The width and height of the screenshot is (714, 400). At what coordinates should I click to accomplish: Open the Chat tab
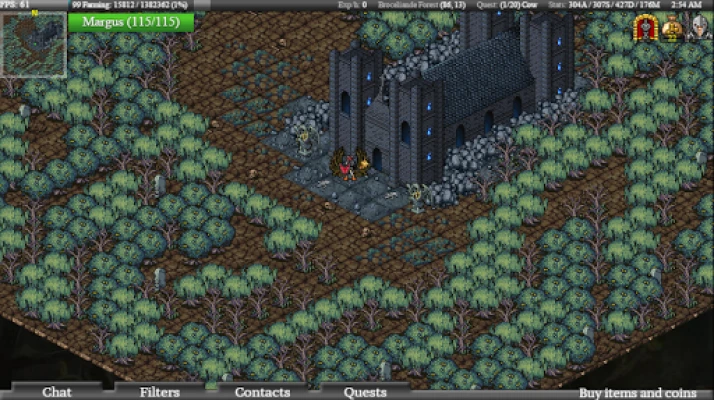pos(57,392)
